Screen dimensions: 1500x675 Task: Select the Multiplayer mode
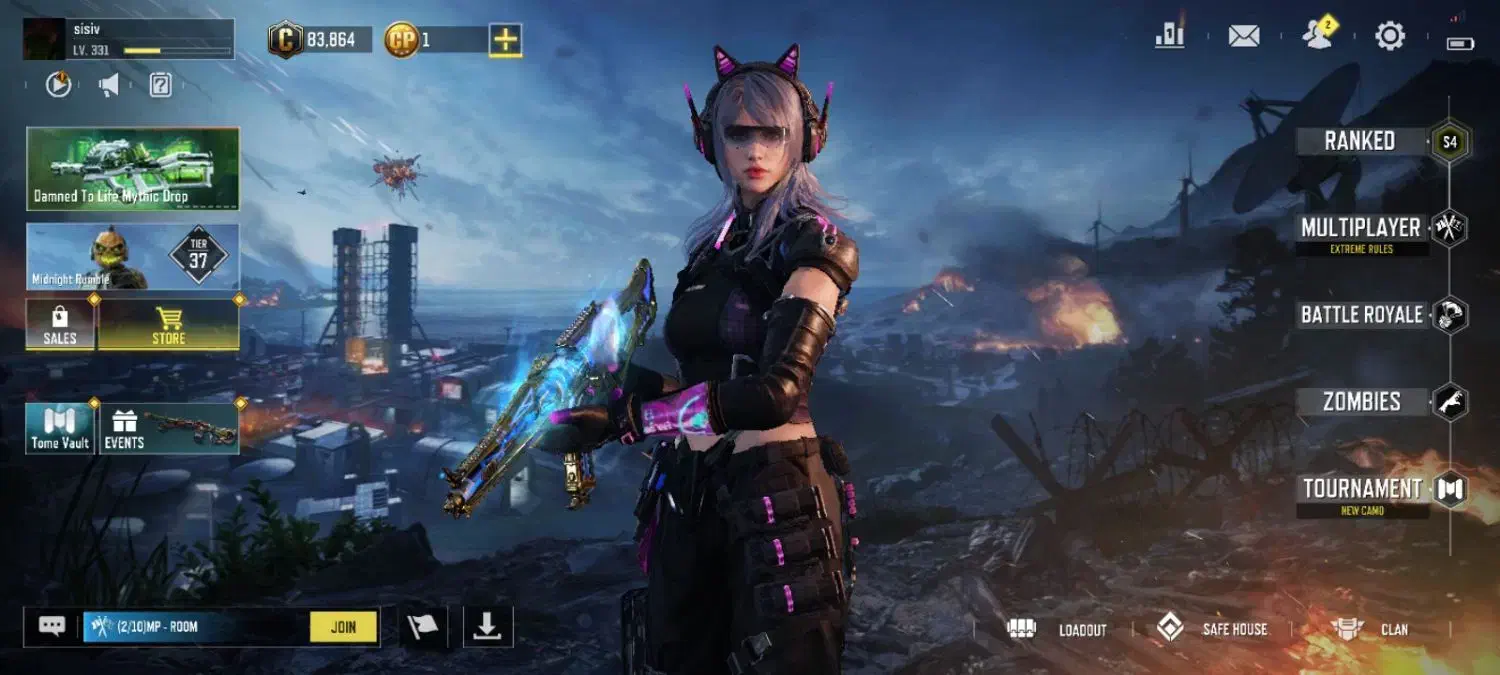[x=1361, y=229]
